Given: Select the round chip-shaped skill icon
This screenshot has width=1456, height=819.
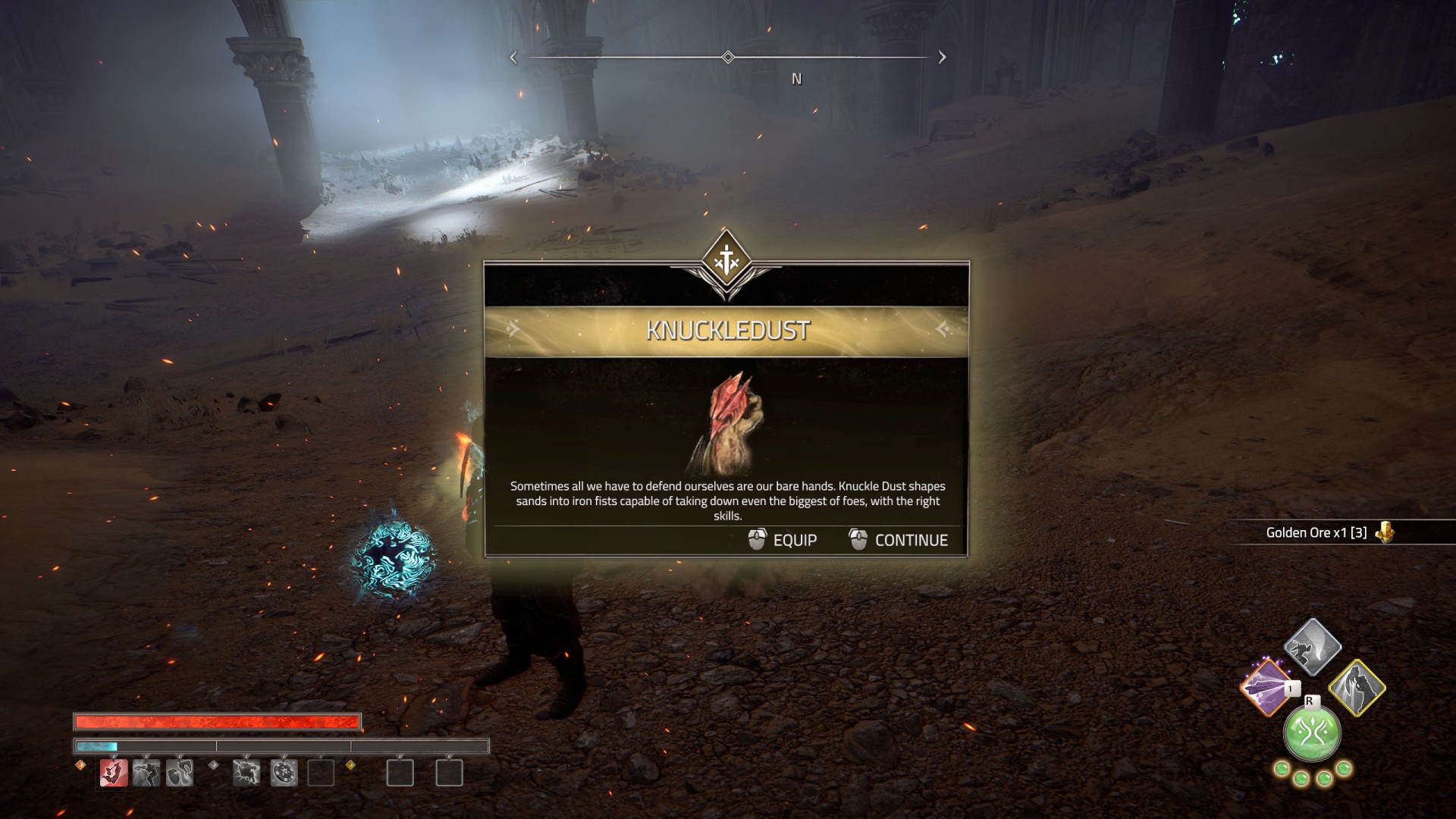Looking at the screenshot, I should [284, 773].
